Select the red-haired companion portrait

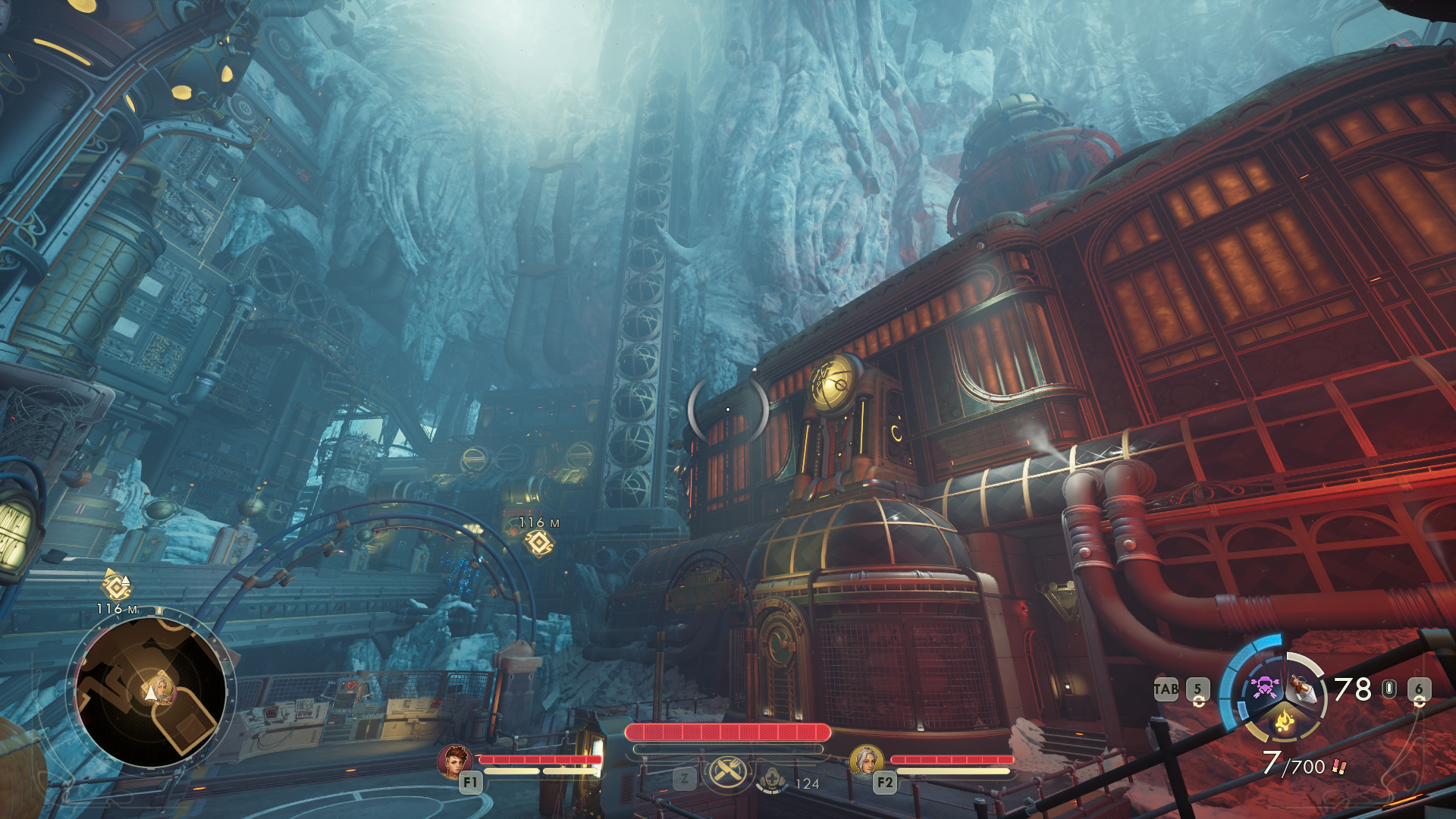[455, 761]
